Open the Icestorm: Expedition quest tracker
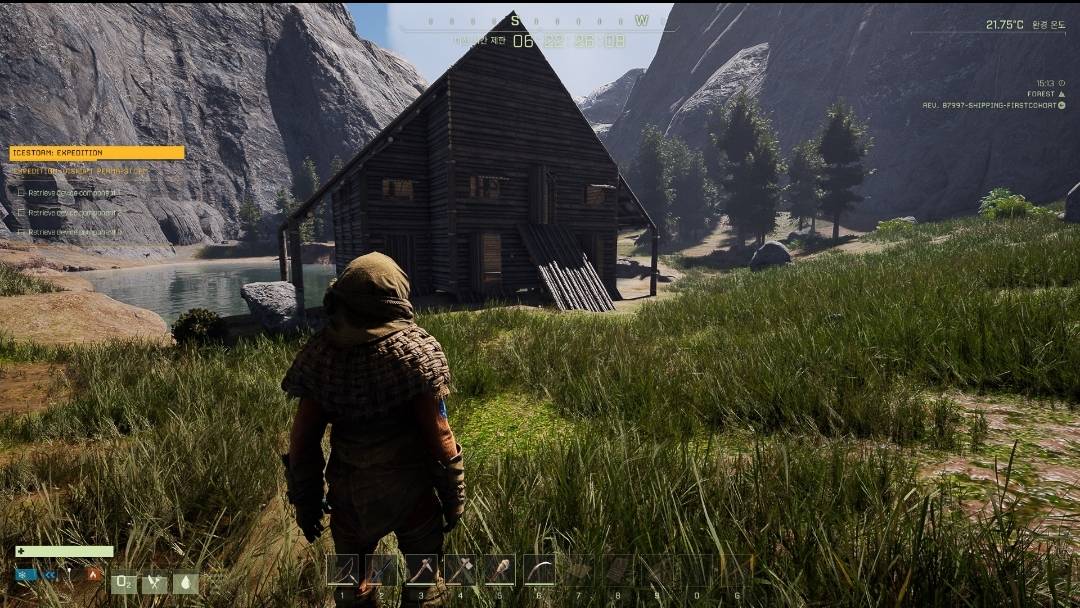Image resolution: width=1080 pixels, height=608 pixels. pos(97,153)
